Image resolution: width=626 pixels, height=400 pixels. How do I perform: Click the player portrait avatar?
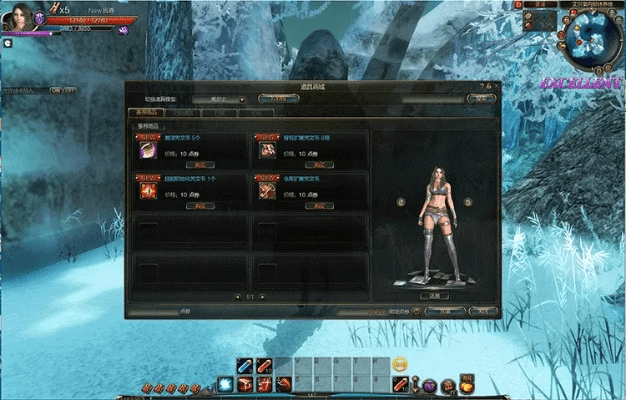pyautogui.click(x=17, y=18)
